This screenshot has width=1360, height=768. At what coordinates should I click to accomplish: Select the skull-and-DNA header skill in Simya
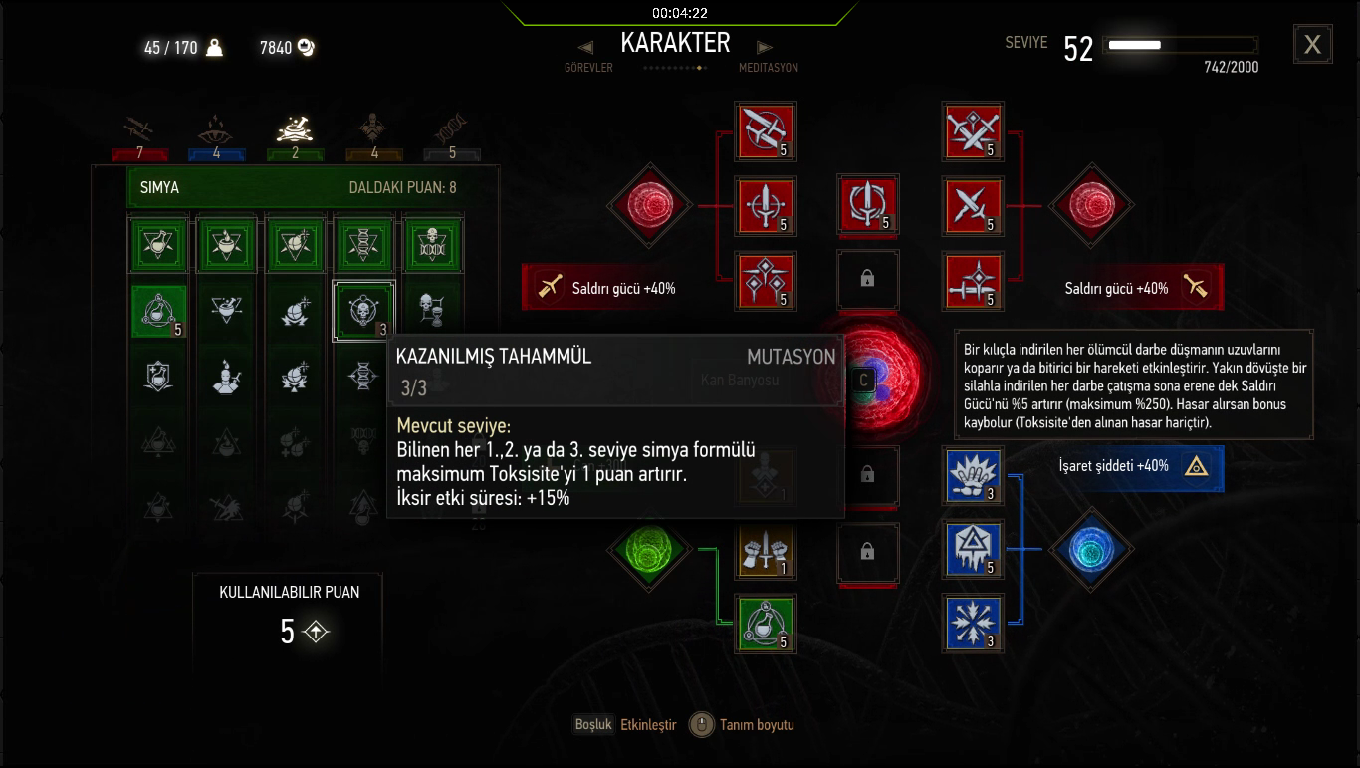click(432, 244)
